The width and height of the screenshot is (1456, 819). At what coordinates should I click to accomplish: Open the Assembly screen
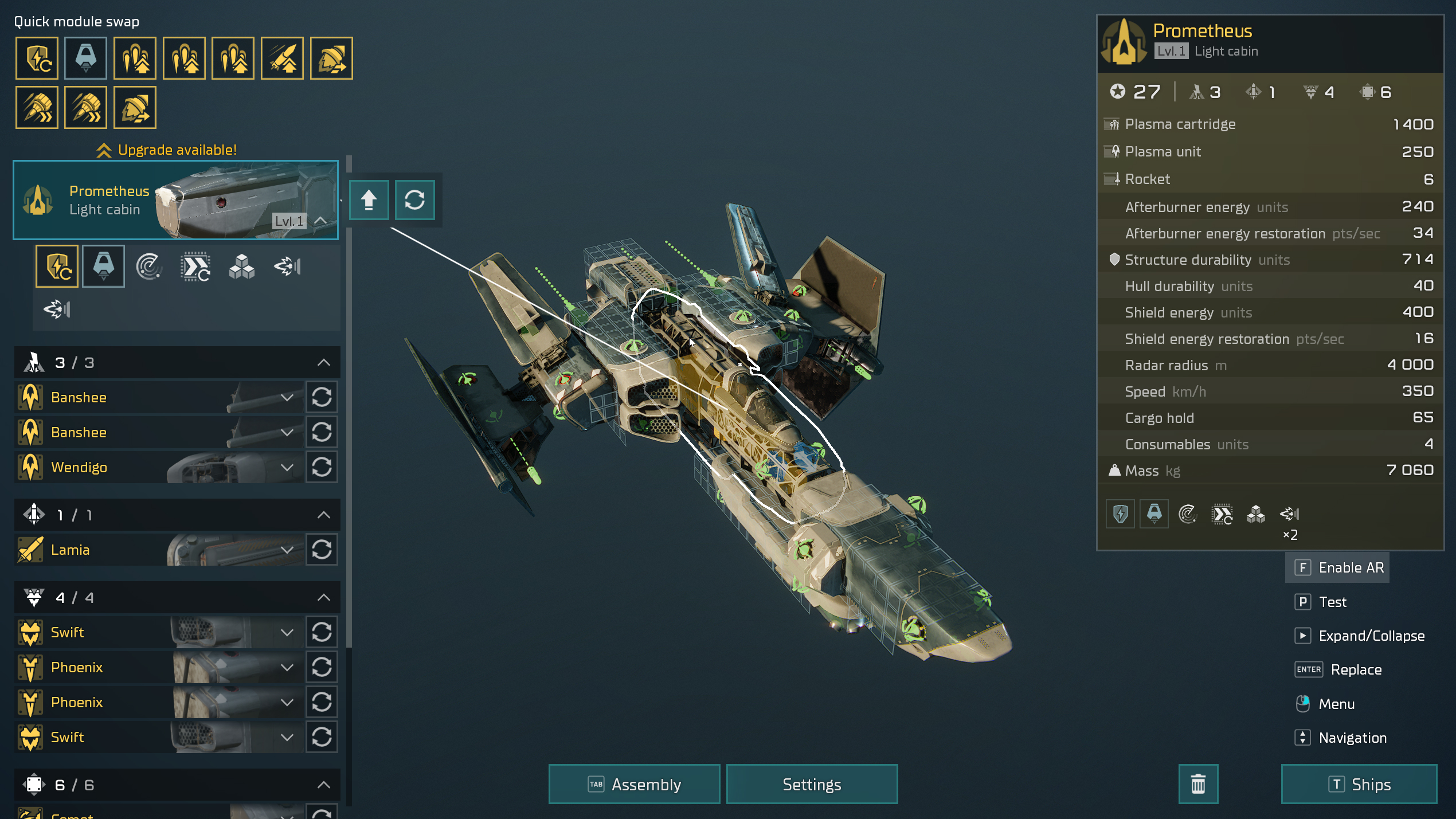pyautogui.click(x=634, y=784)
